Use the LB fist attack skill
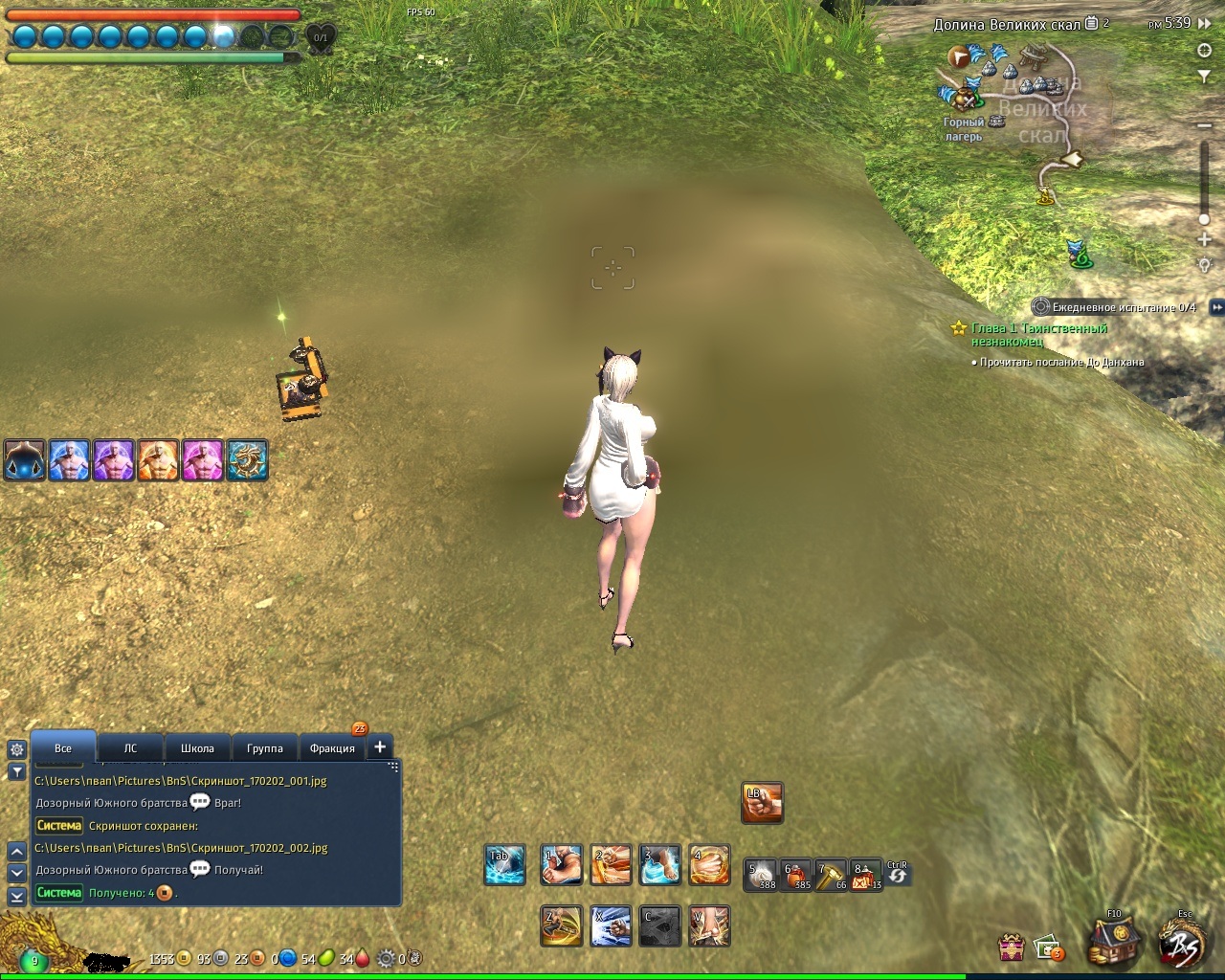Viewport: 1225px width, 980px height. click(x=763, y=803)
